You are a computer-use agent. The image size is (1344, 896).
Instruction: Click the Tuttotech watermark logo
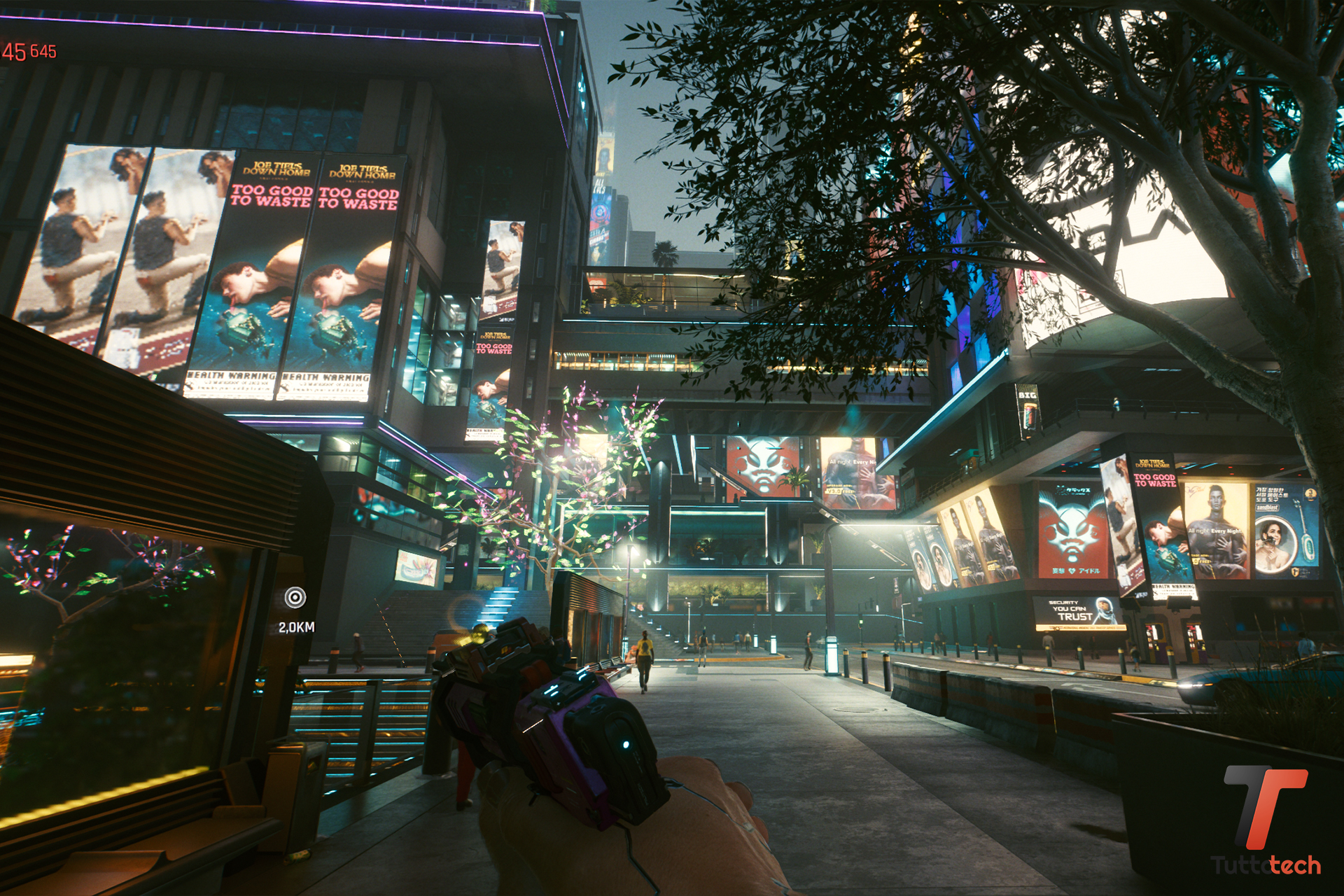(1266, 820)
